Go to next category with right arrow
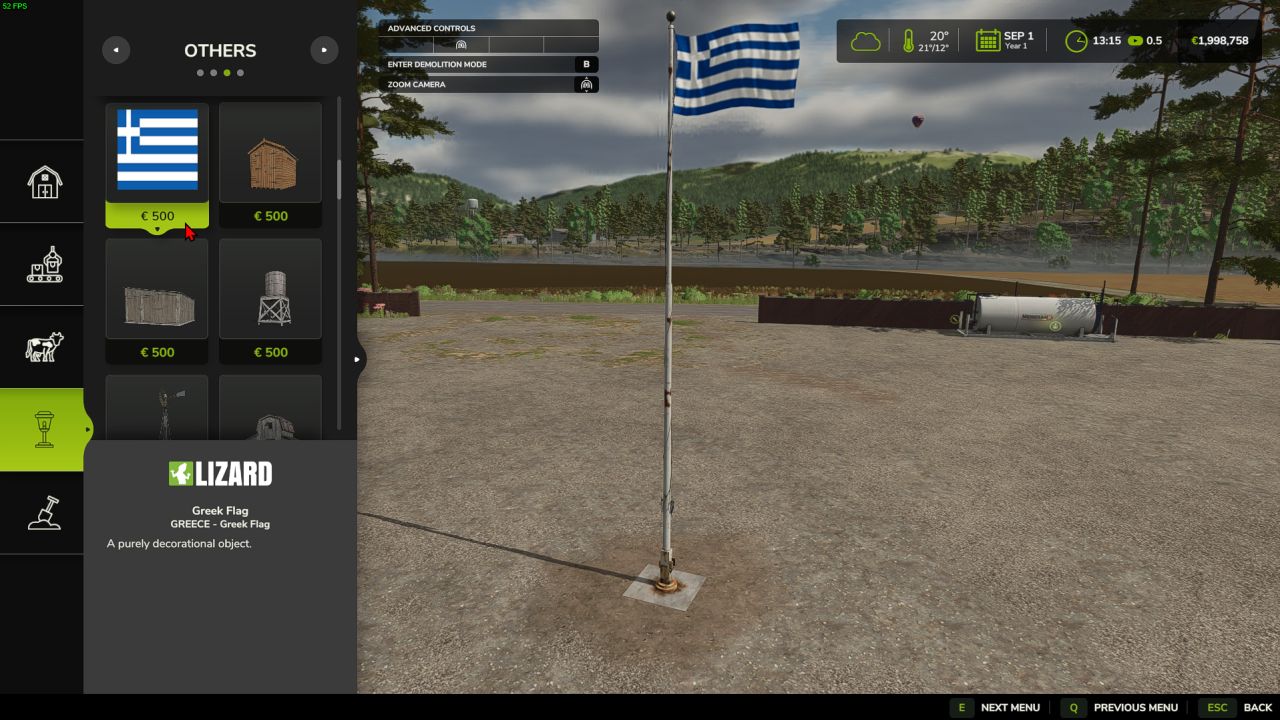Image resolution: width=1280 pixels, height=720 pixels. pyautogui.click(x=324, y=50)
